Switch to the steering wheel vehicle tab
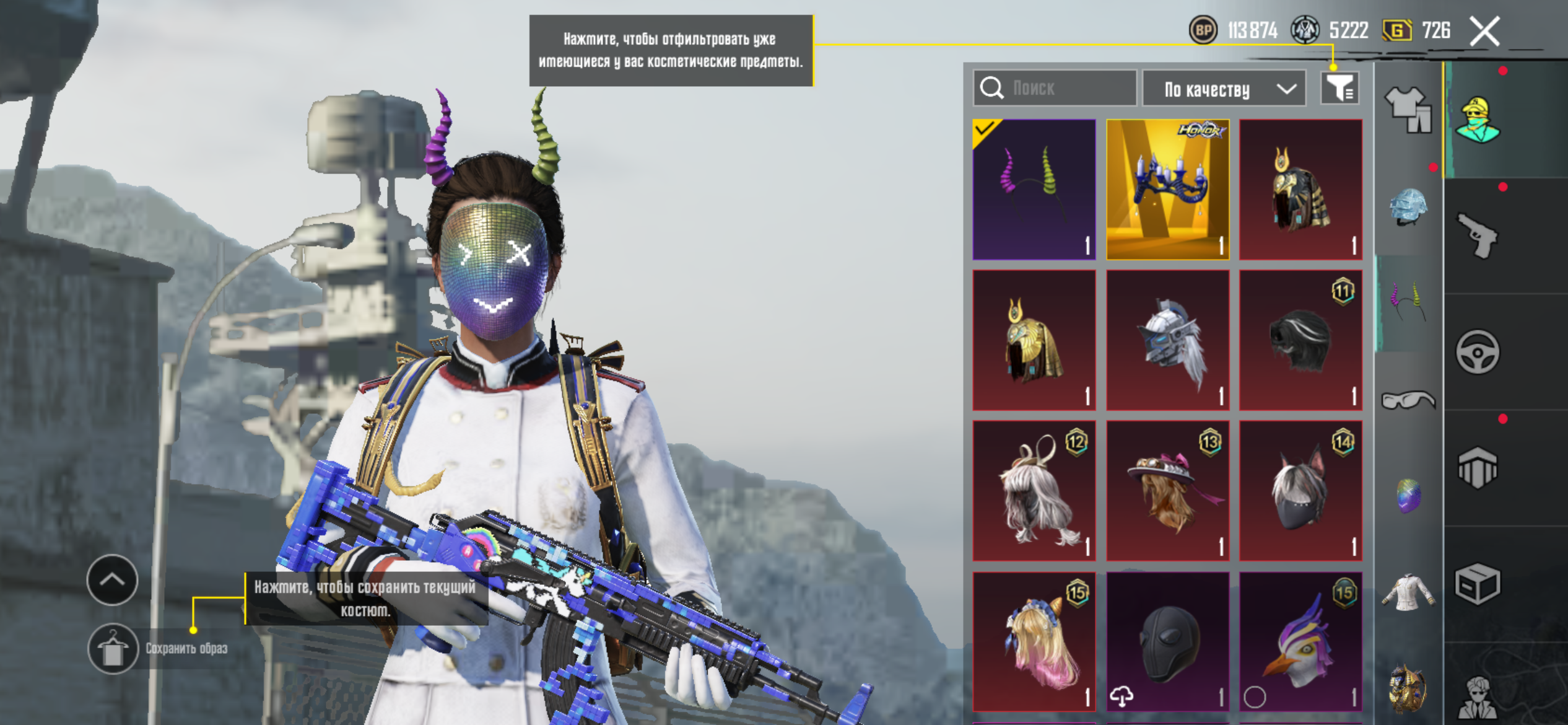1568x725 pixels. point(1478,352)
